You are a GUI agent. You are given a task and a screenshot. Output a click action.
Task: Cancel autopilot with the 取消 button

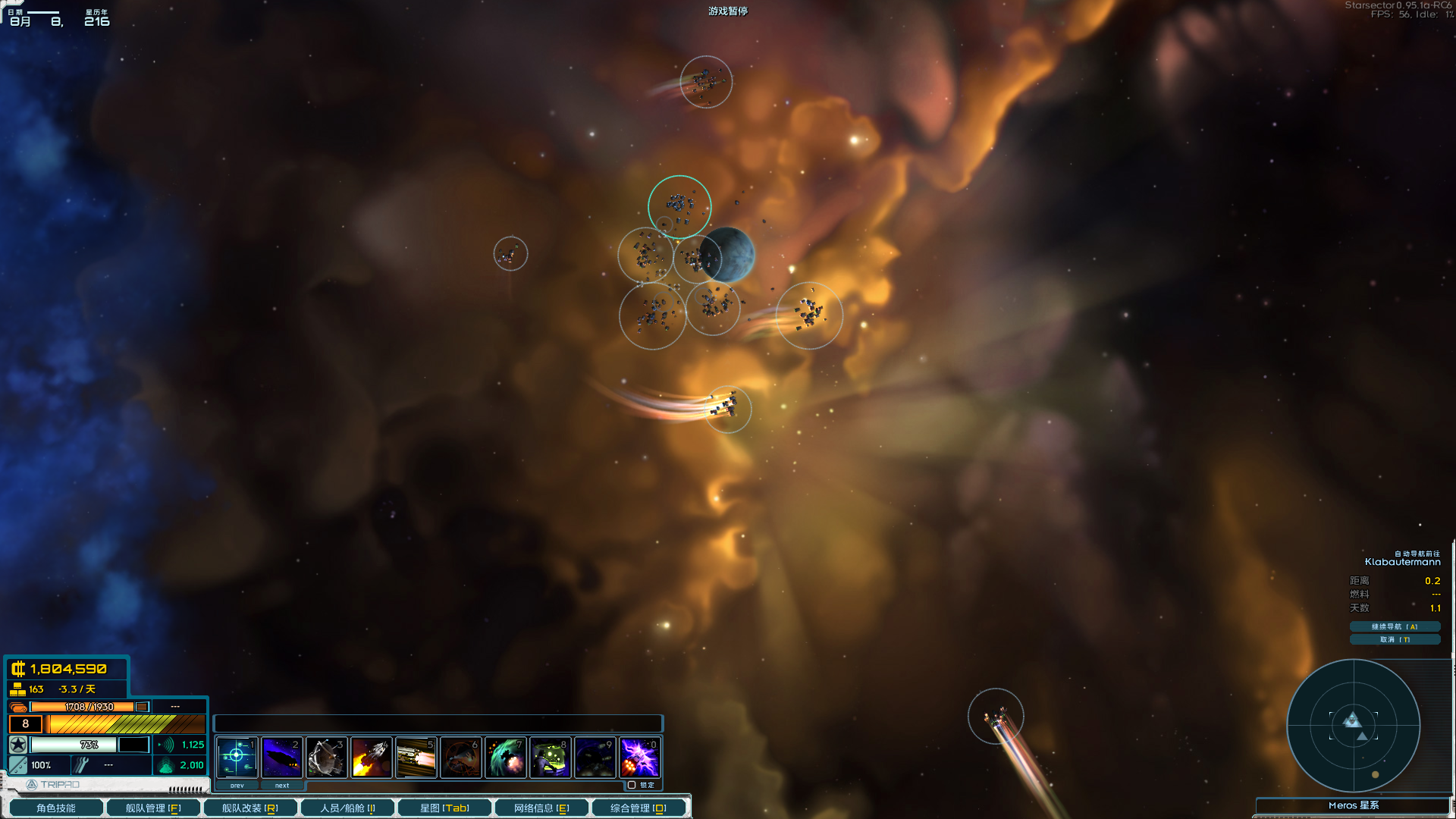pos(1395,639)
